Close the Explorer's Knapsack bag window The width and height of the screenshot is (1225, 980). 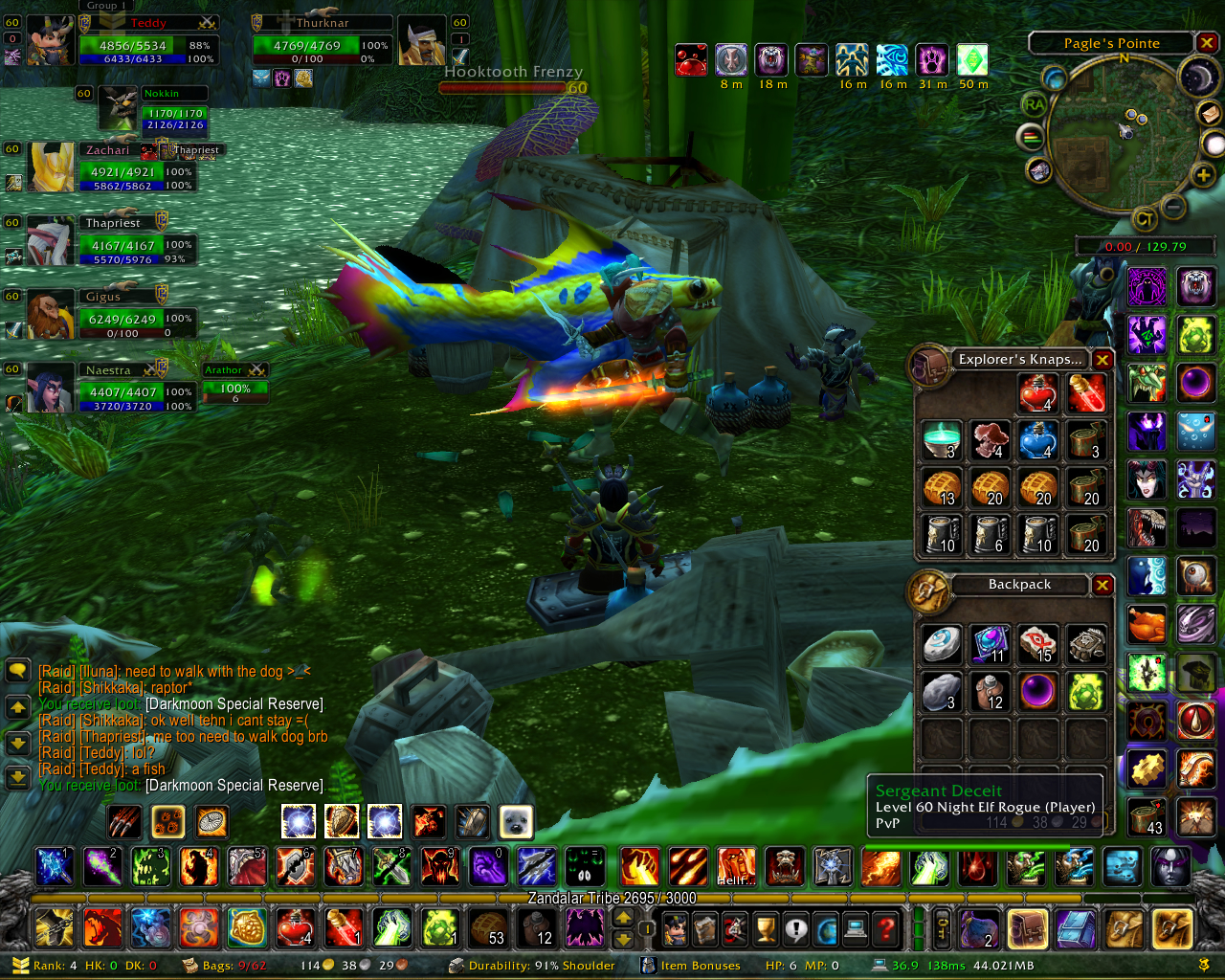tap(1102, 360)
